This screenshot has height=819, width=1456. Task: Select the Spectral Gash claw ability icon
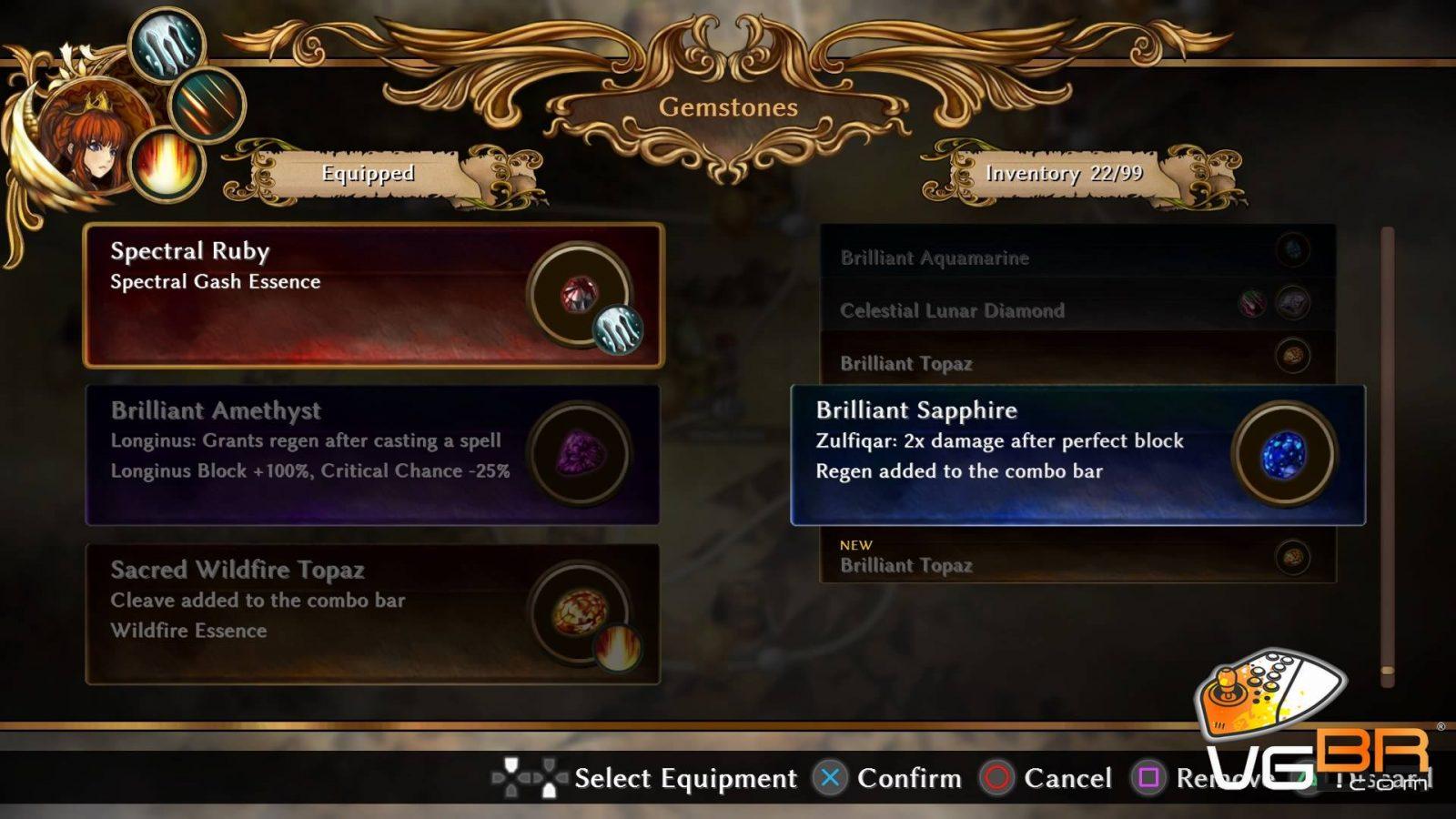(x=167, y=44)
